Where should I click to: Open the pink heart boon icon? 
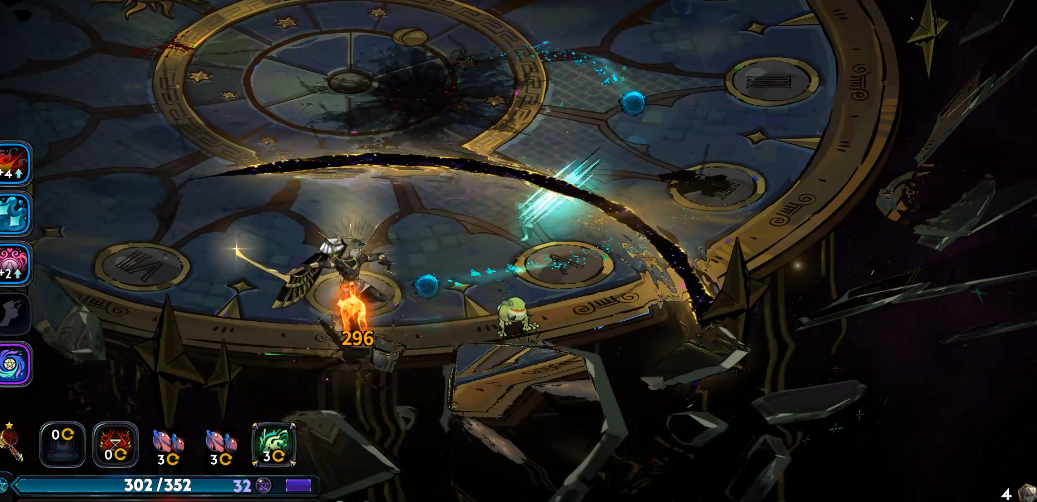click(14, 262)
